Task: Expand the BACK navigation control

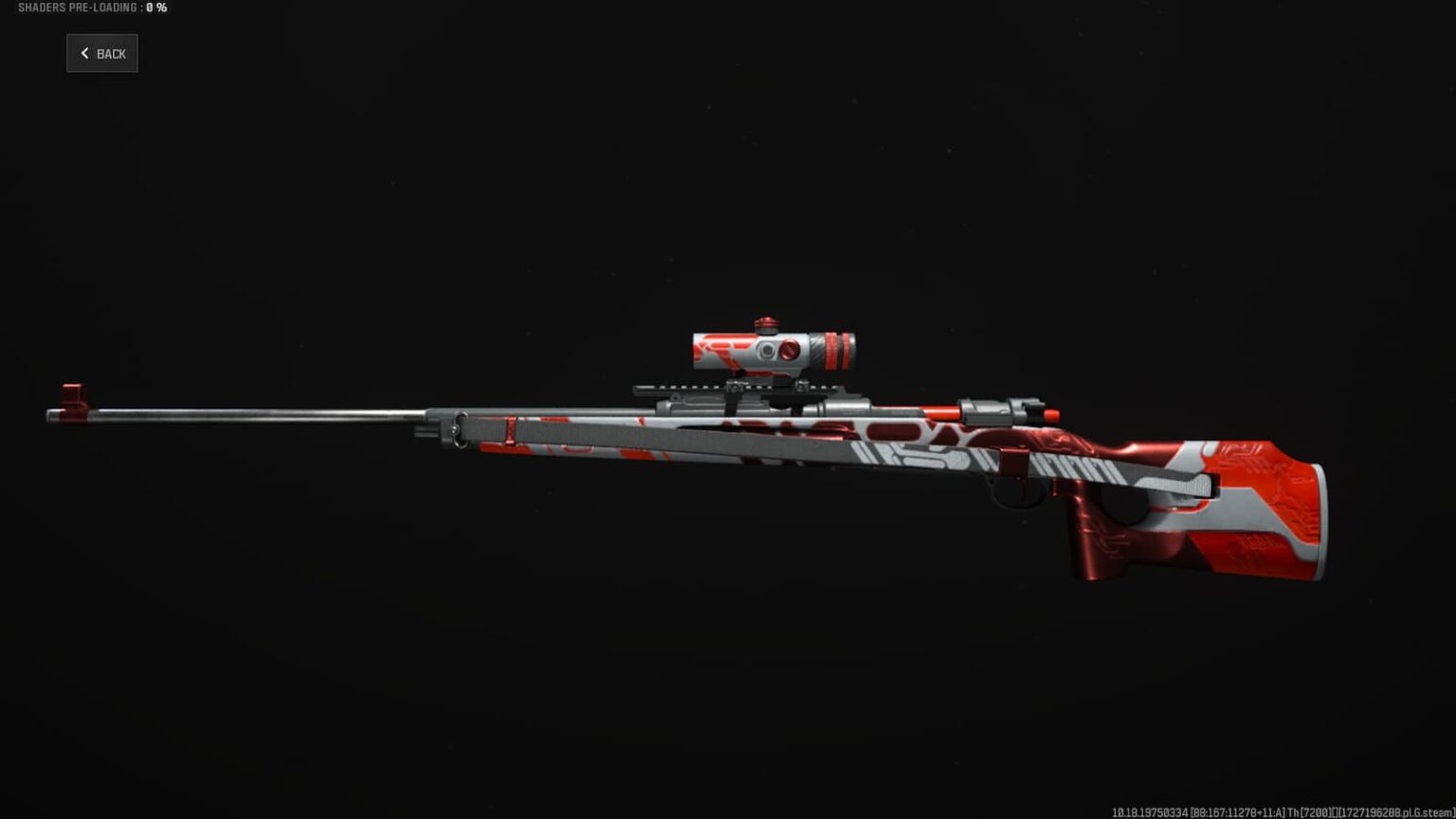Action: click(x=101, y=53)
